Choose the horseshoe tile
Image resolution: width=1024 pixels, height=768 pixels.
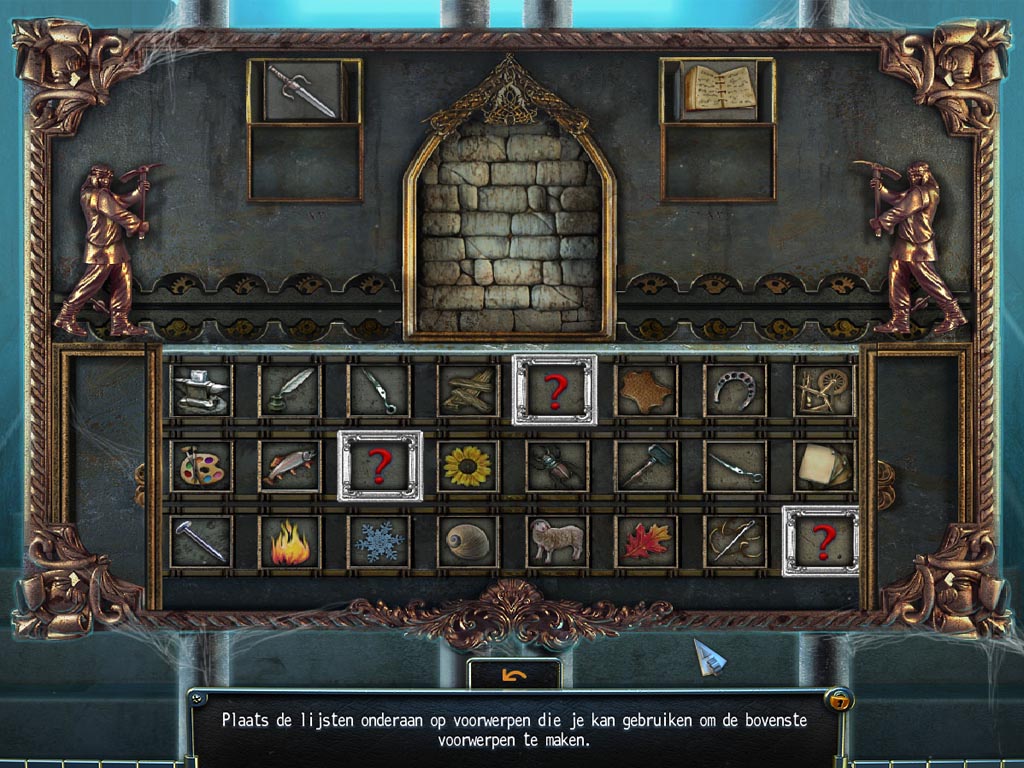click(x=734, y=390)
